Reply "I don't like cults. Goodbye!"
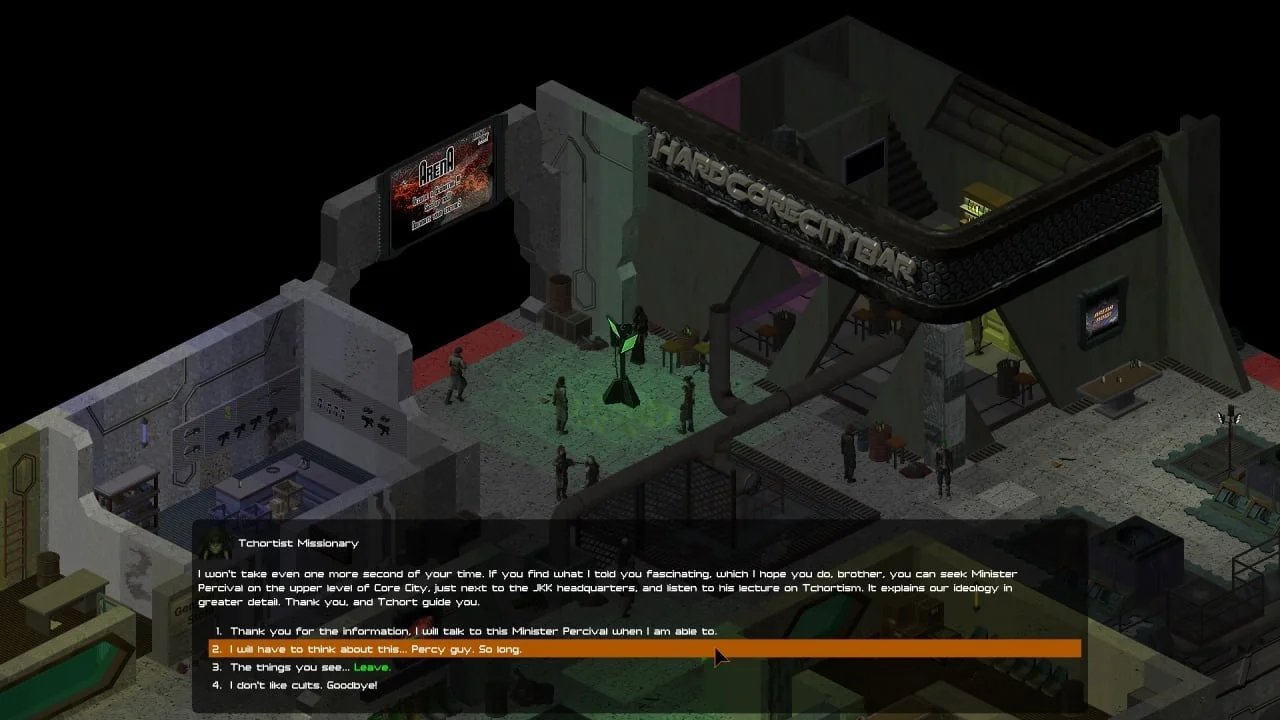1280x720 pixels. 304,685
